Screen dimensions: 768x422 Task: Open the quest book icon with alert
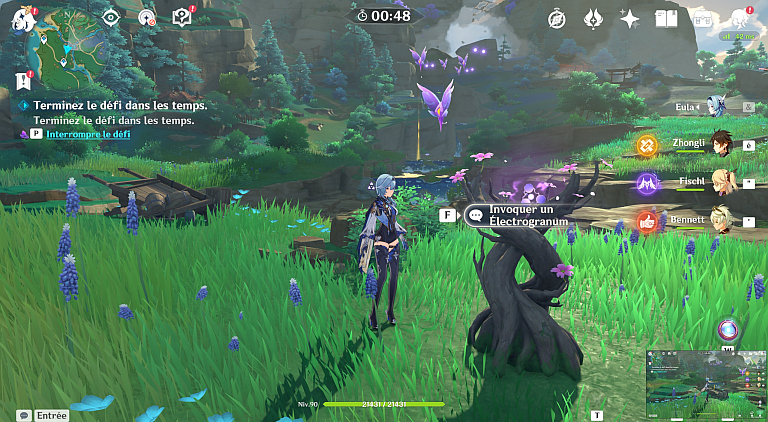[181, 17]
